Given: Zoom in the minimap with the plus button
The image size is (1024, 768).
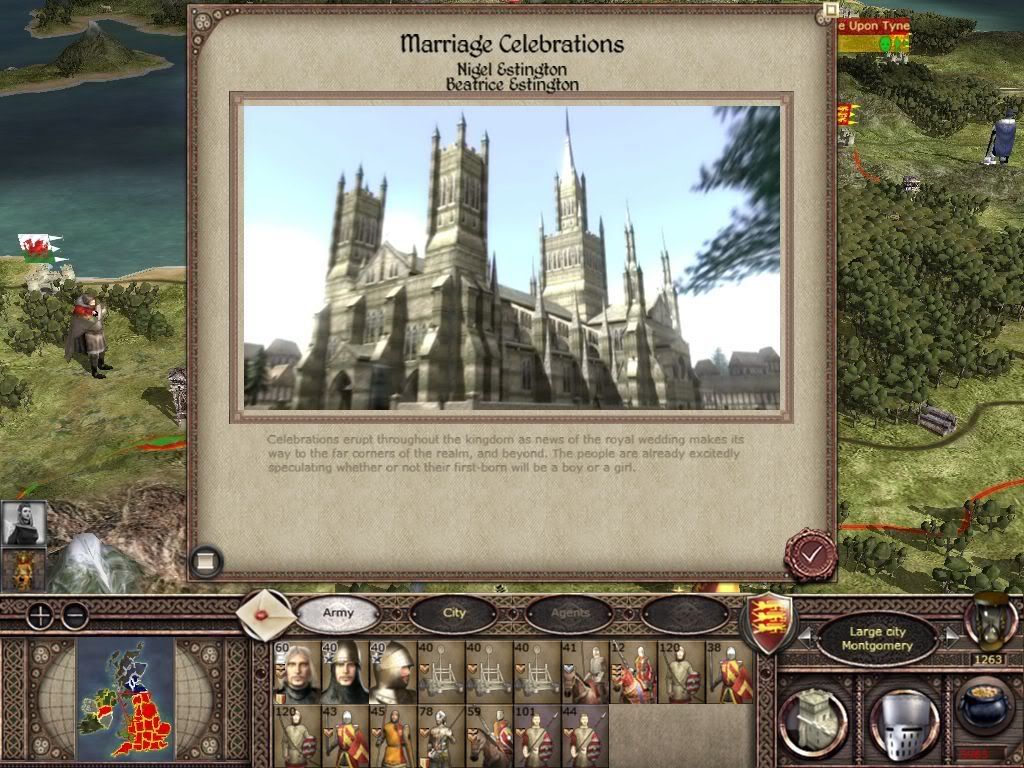Looking at the screenshot, I should click(x=38, y=615).
